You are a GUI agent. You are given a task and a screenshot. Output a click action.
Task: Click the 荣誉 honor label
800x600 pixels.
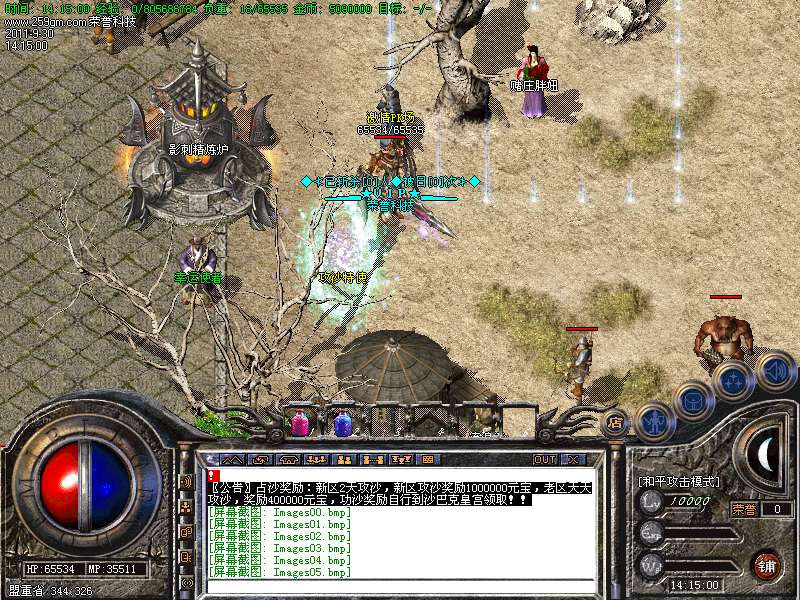[x=742, y=509]
